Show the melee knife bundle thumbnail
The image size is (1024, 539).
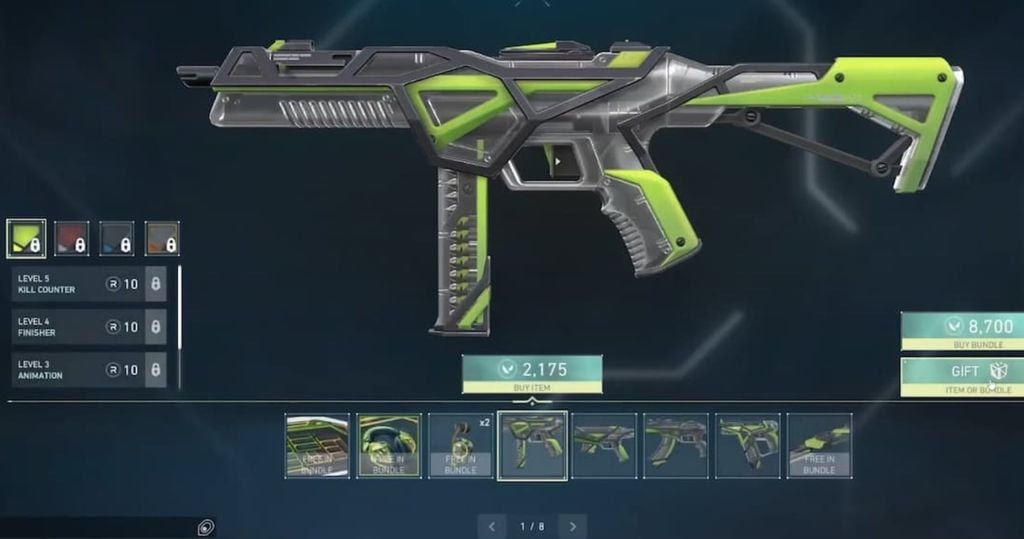click(x=819, y=445)
